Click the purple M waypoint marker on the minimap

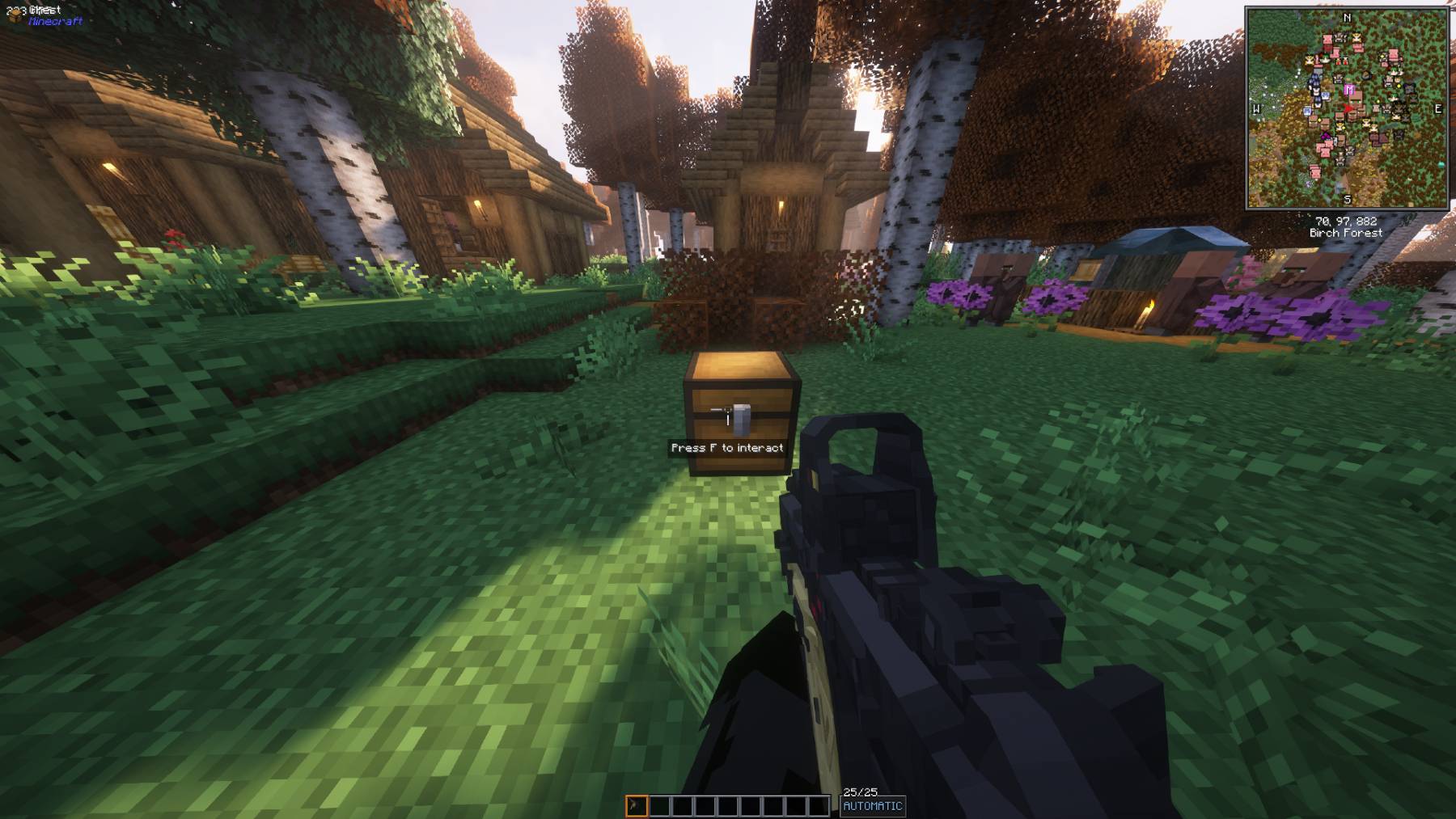1348,89
